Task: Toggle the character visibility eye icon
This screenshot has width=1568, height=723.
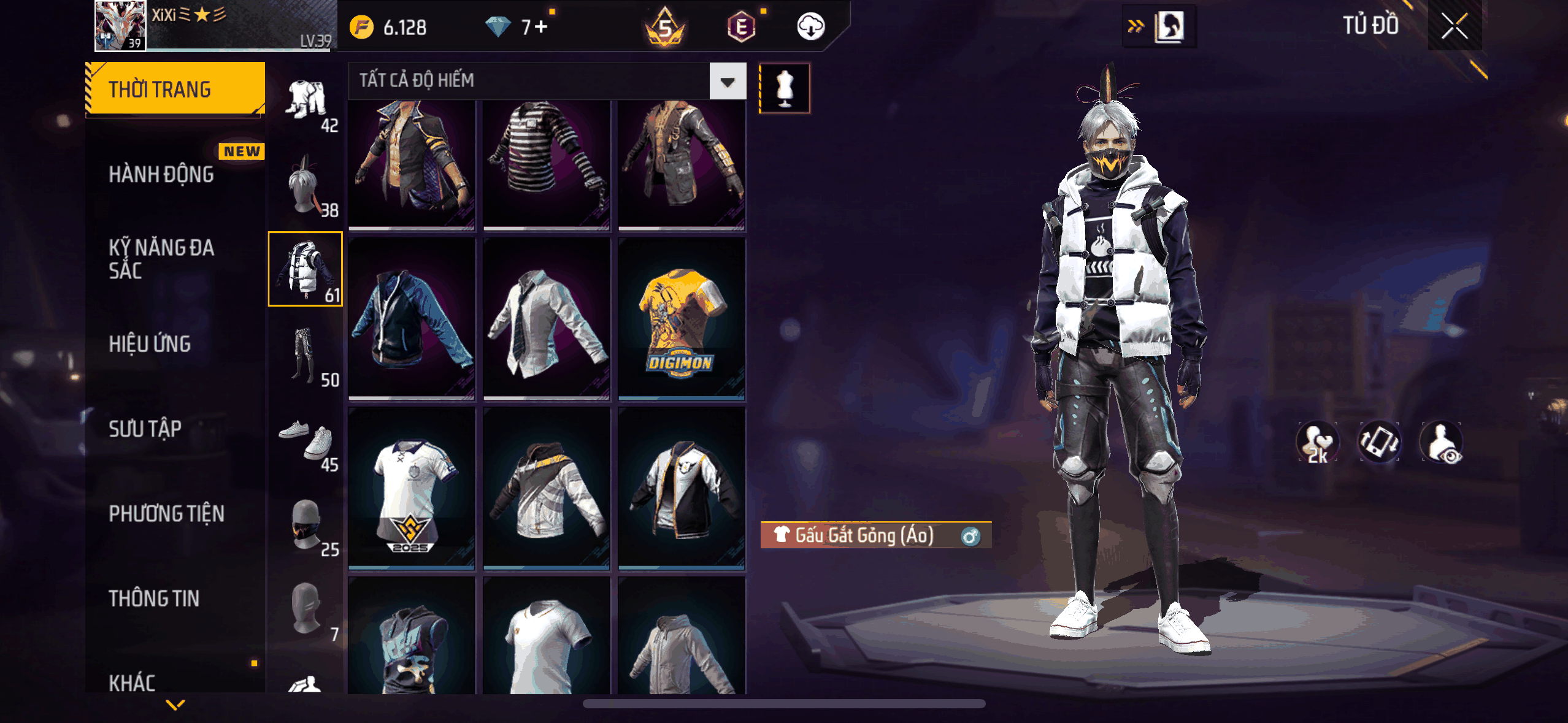Action: 1442,443
